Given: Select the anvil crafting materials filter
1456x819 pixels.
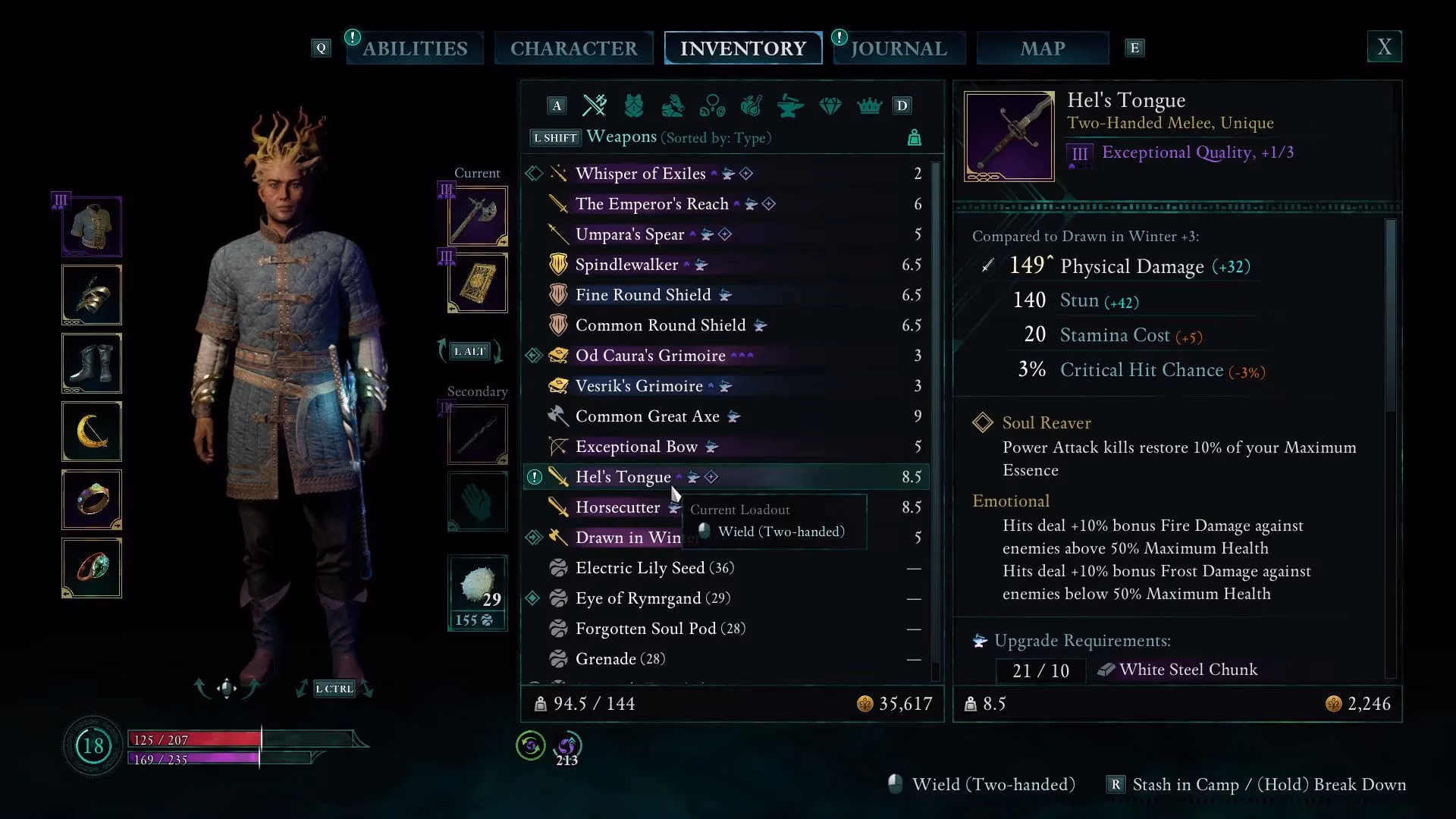Looking at the screenshot, I should [x=791, y=106].
